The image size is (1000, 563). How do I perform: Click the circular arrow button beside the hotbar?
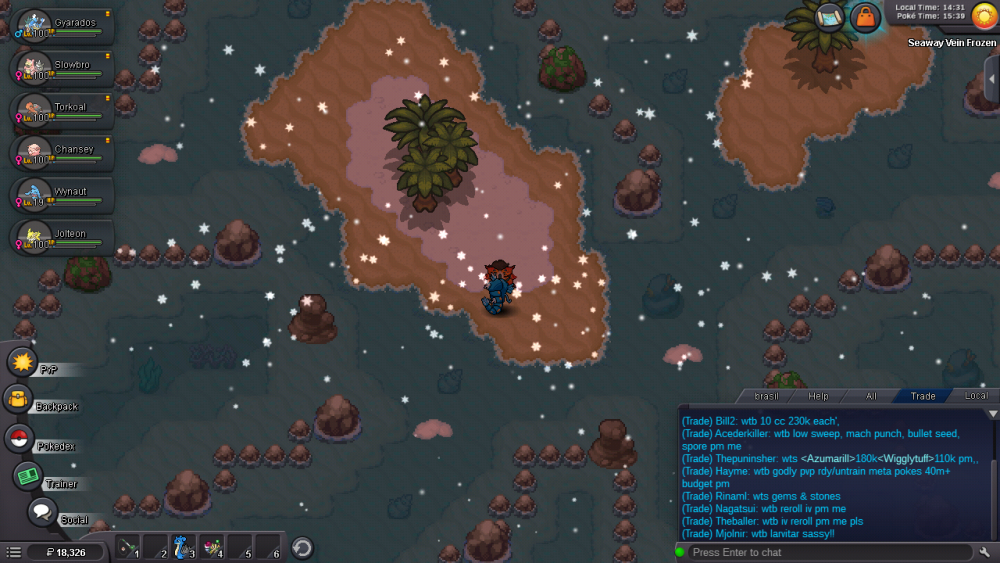(x=302, y=548)
